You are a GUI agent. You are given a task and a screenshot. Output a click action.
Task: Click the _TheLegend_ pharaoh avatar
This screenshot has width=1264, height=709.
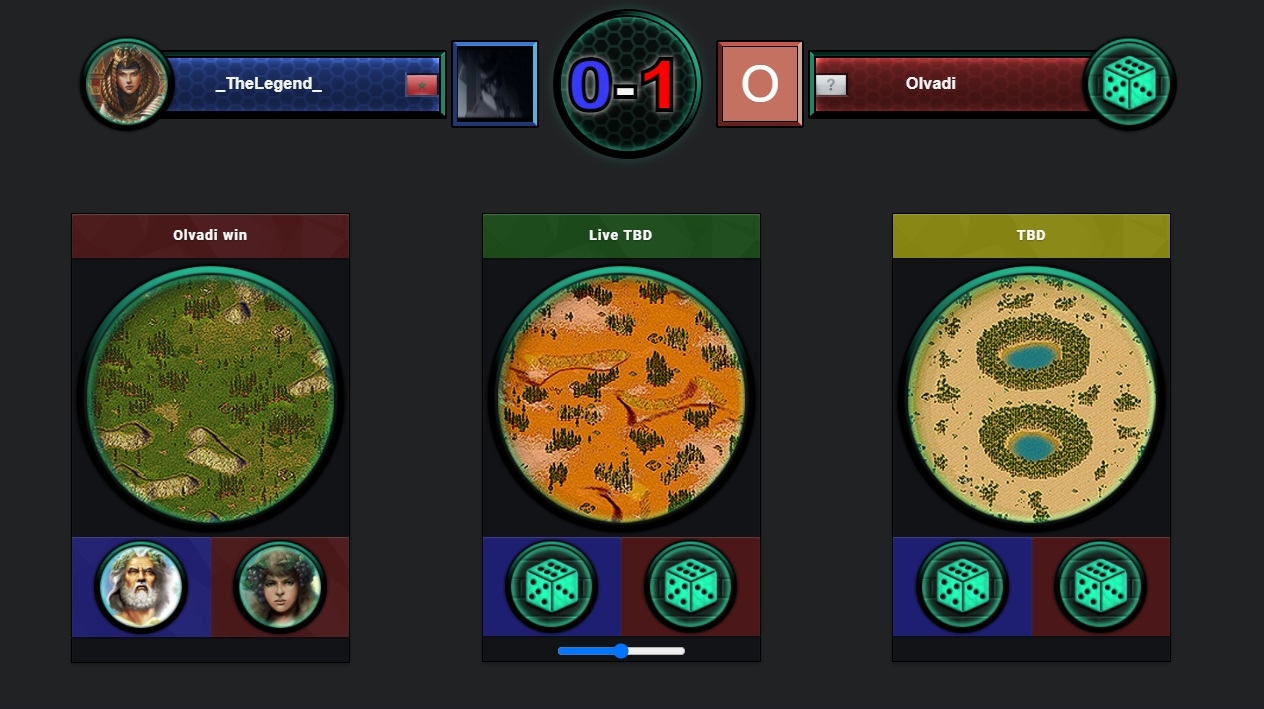(127, 84)
